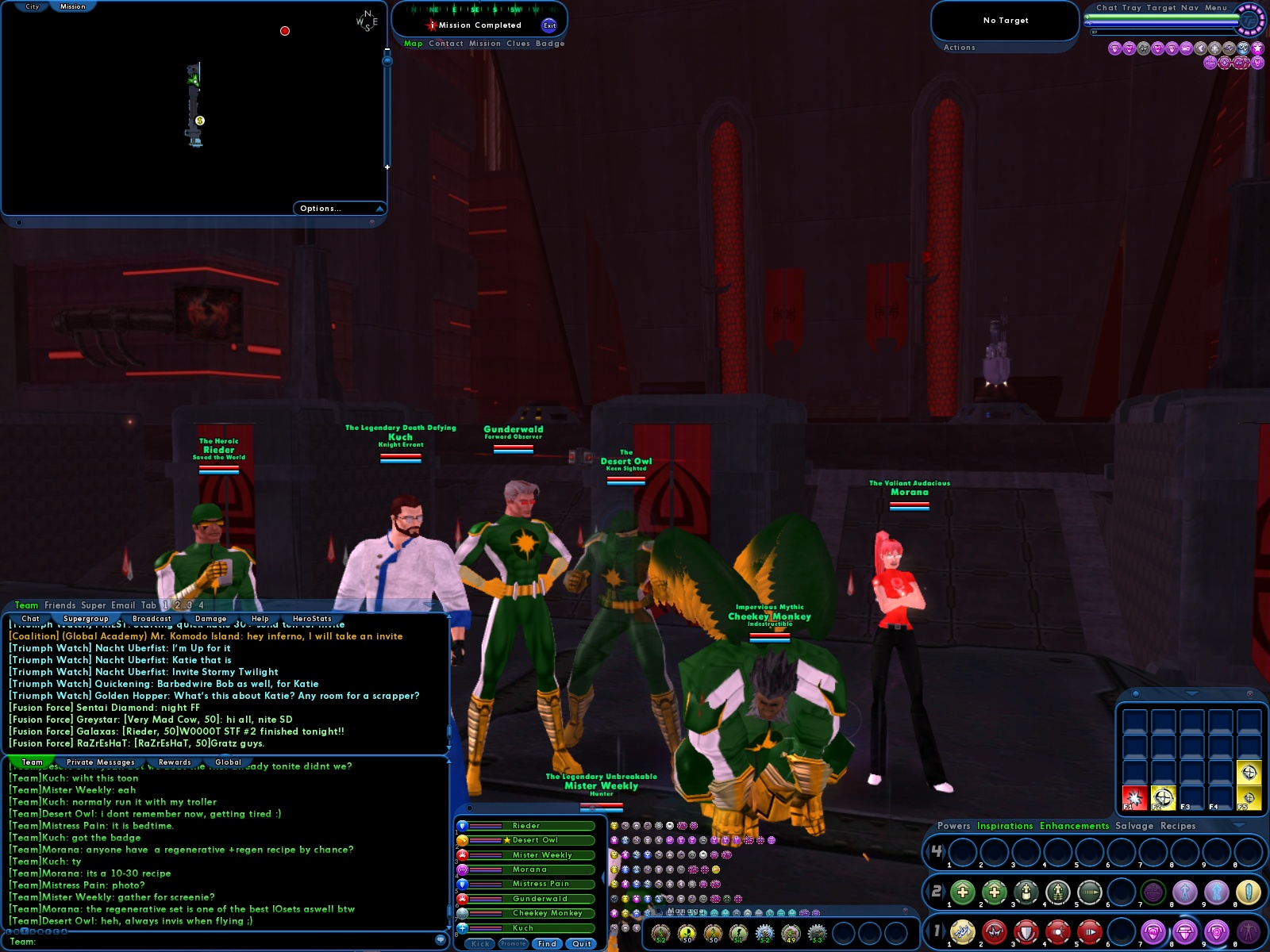Click the red enhancement in slot F1

pyautogui.click(x=1135, y=798)
